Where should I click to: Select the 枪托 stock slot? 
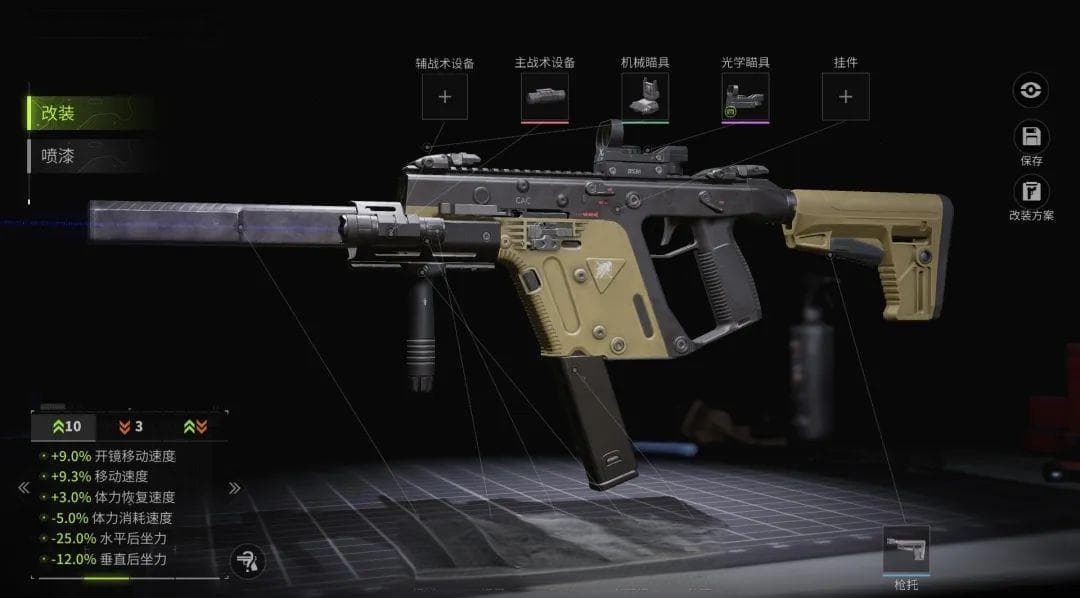click(906, 550)
